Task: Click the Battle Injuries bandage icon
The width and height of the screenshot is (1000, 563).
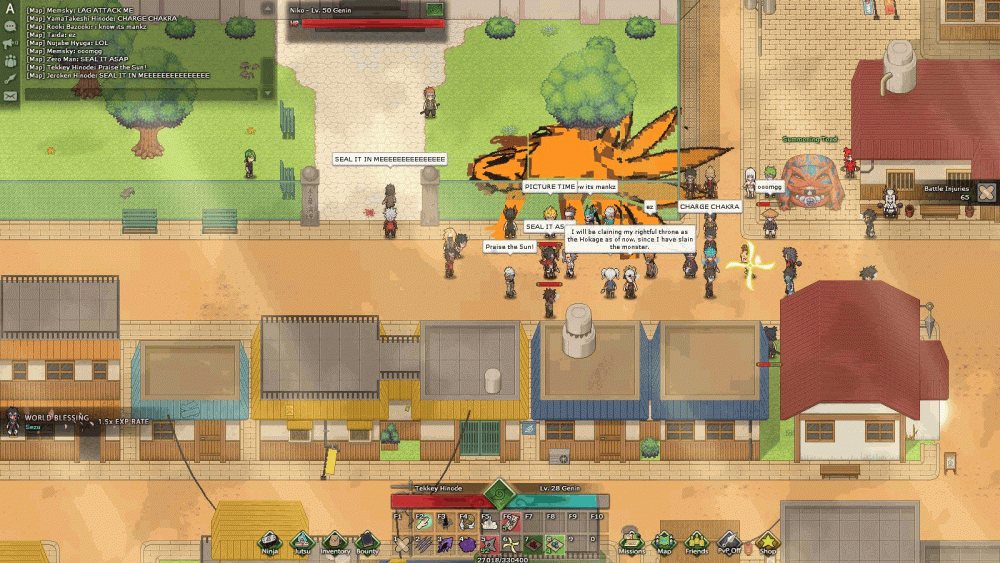Action: (x=986, y=192)
